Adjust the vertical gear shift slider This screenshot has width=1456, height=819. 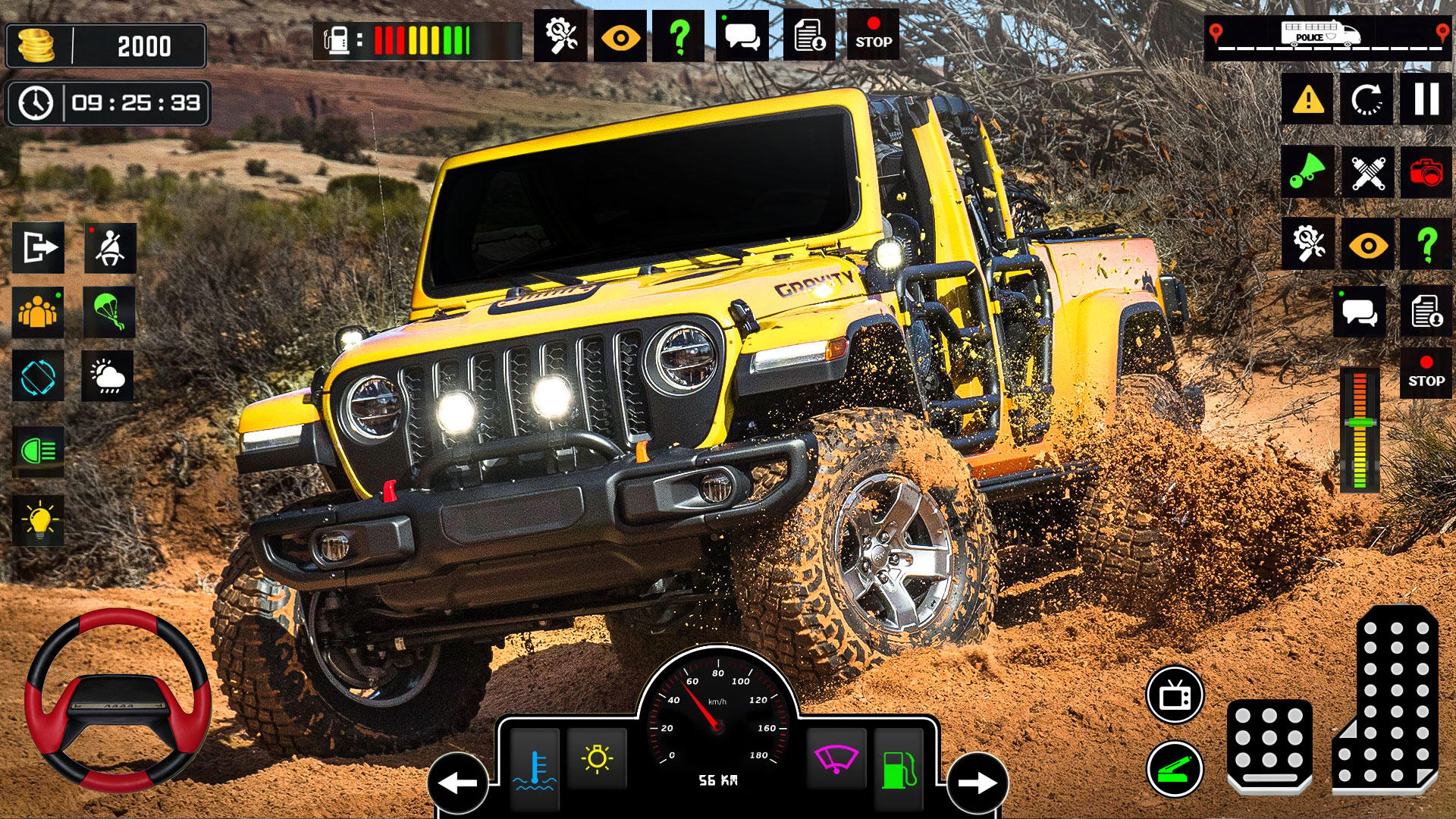click(1360, 425)
